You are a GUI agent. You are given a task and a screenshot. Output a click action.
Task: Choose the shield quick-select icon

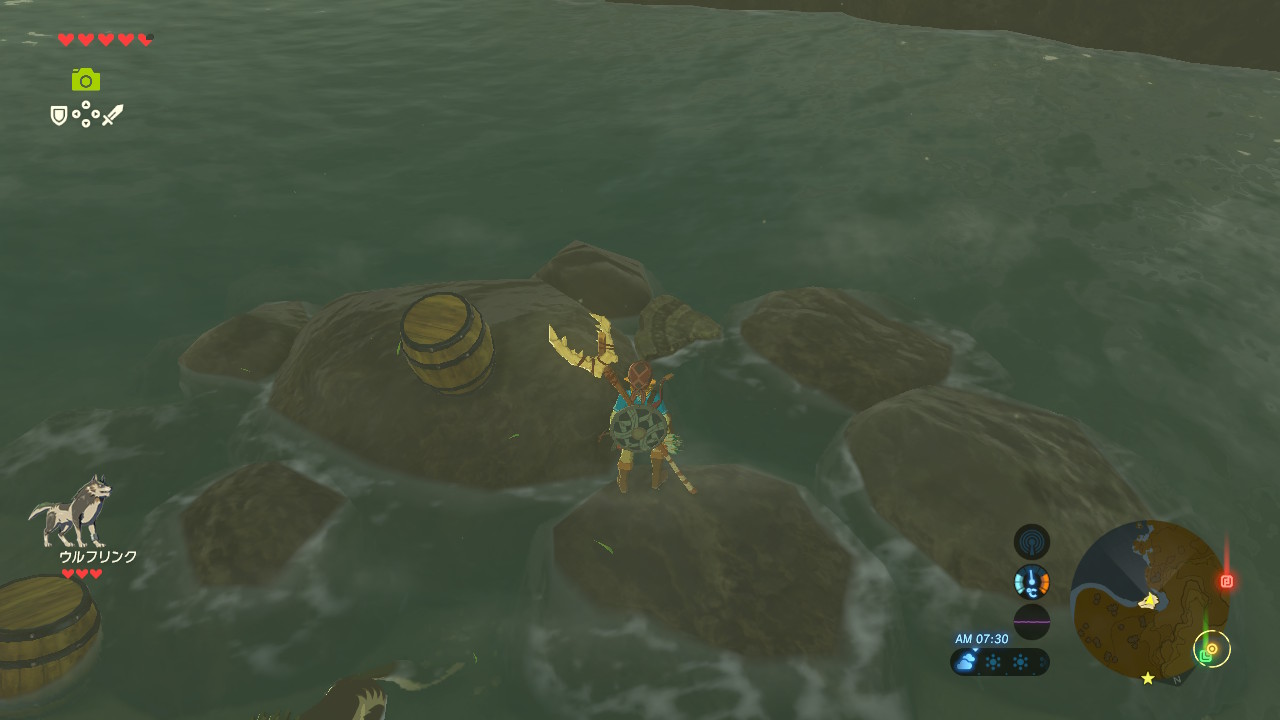point(59,116)
